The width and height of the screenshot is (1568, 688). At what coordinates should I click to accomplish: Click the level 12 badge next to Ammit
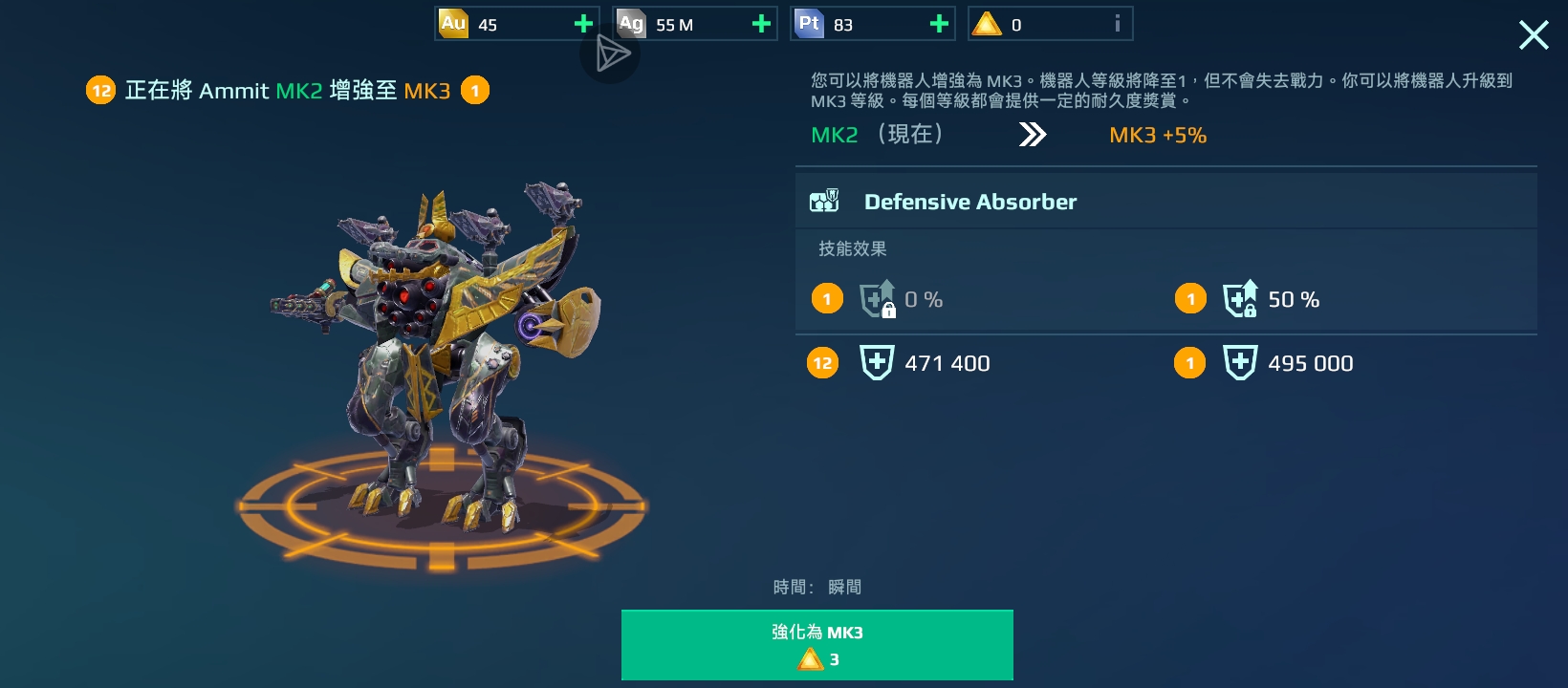100,90
